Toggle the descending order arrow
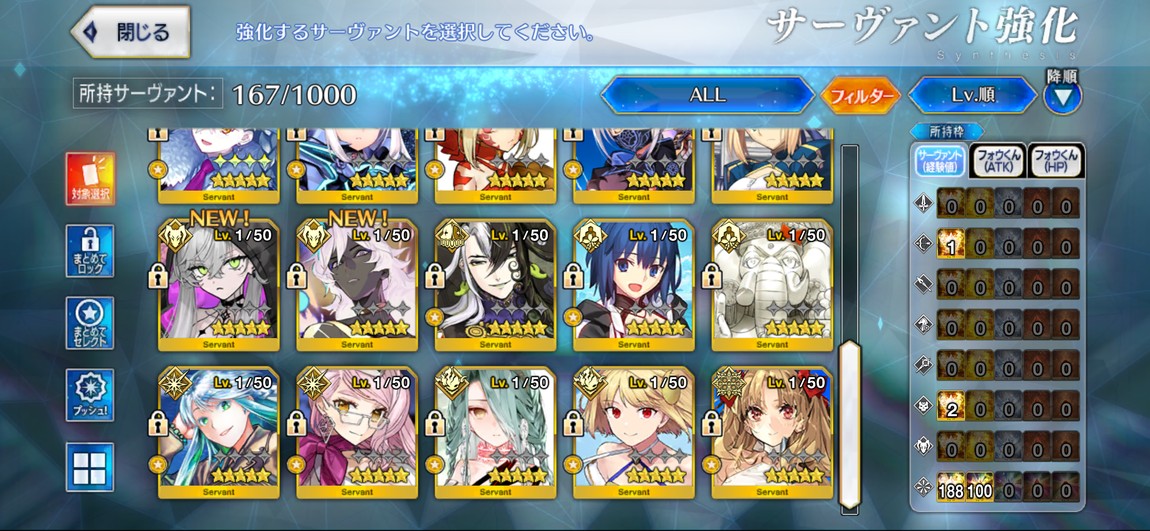The height and width of the screenshot is (531, 1150). click(1062, 96)
